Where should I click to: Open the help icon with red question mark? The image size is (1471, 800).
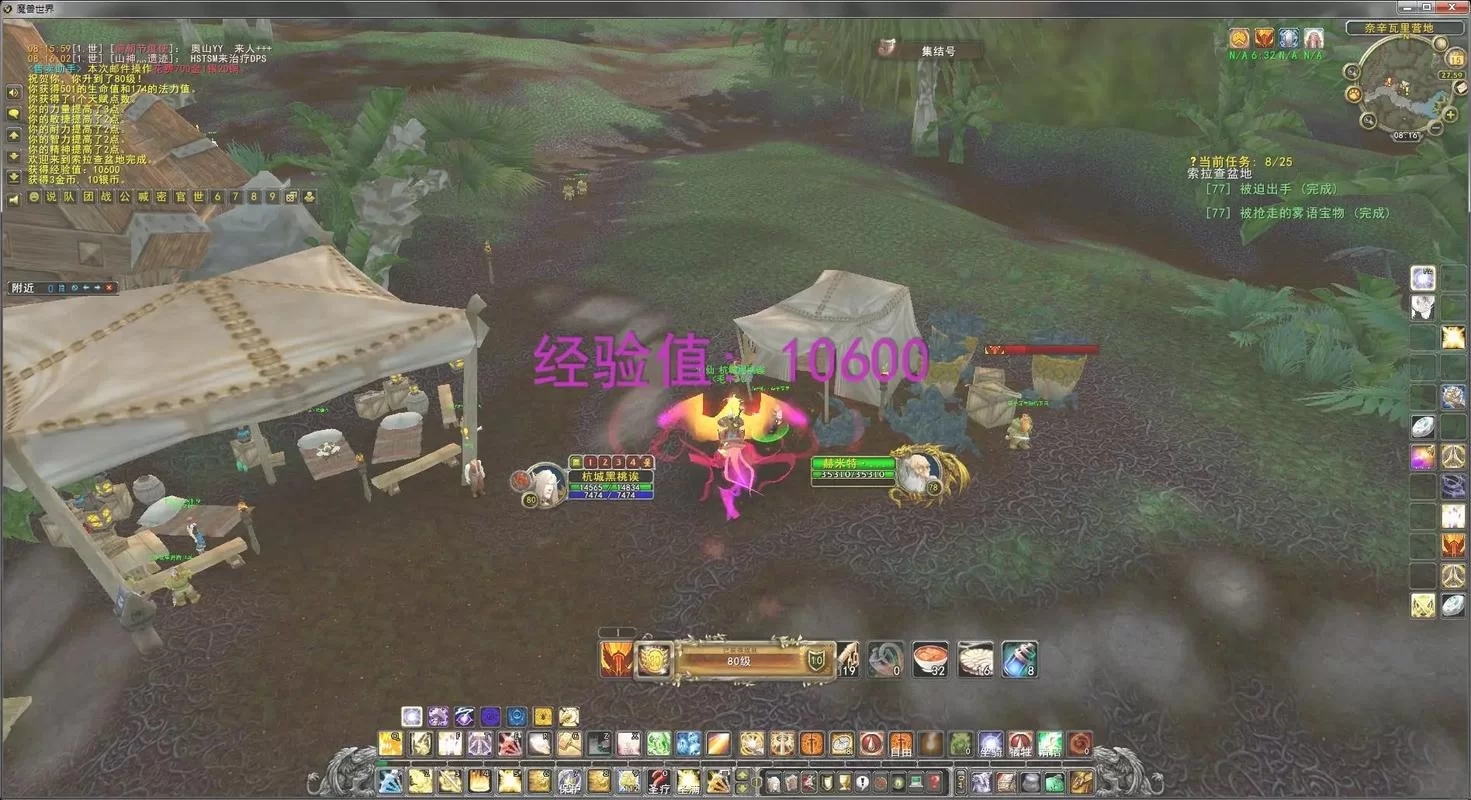pyautogui.click(x=933, y=782)
